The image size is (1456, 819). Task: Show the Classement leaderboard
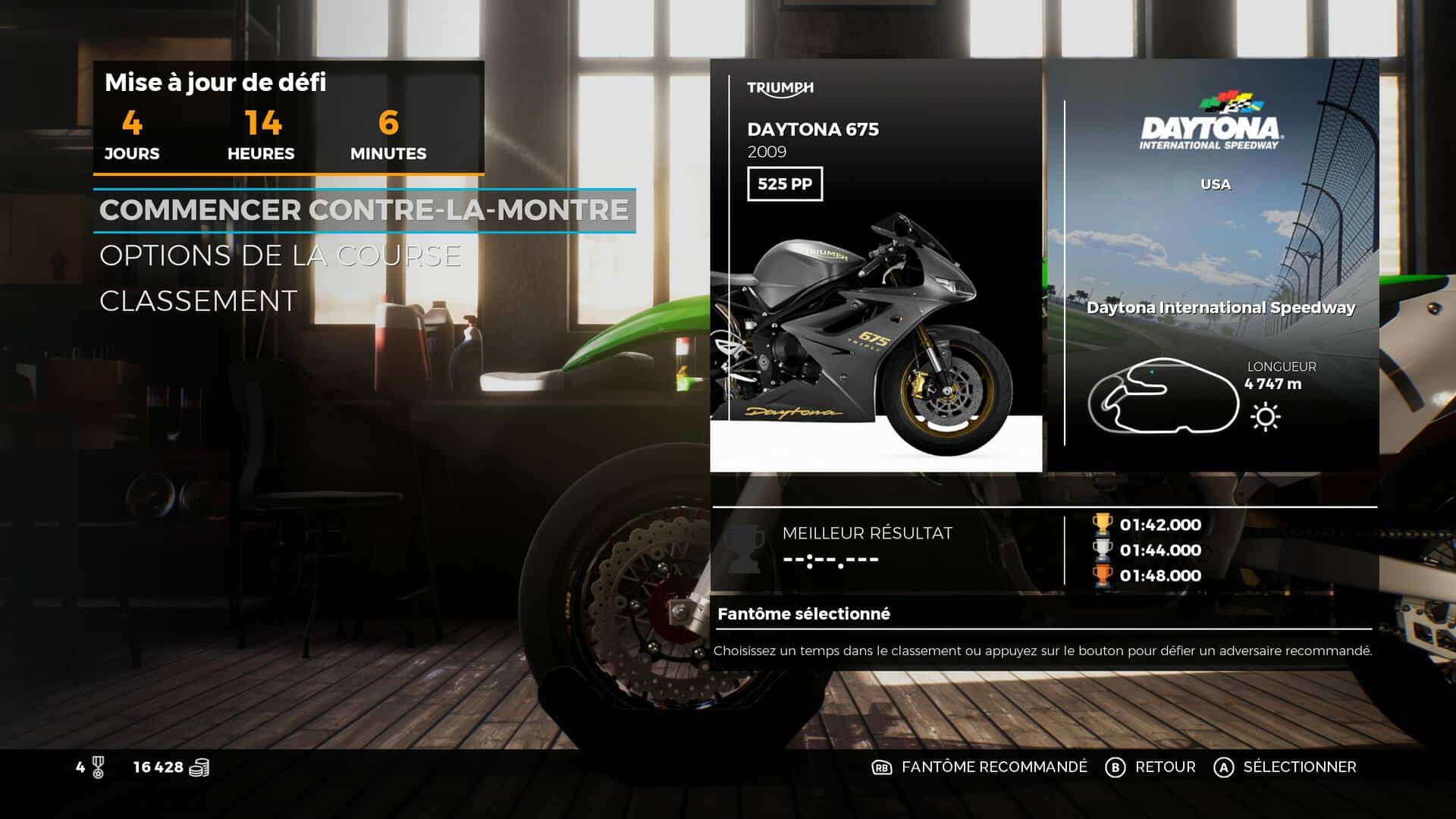click(198, 301)
